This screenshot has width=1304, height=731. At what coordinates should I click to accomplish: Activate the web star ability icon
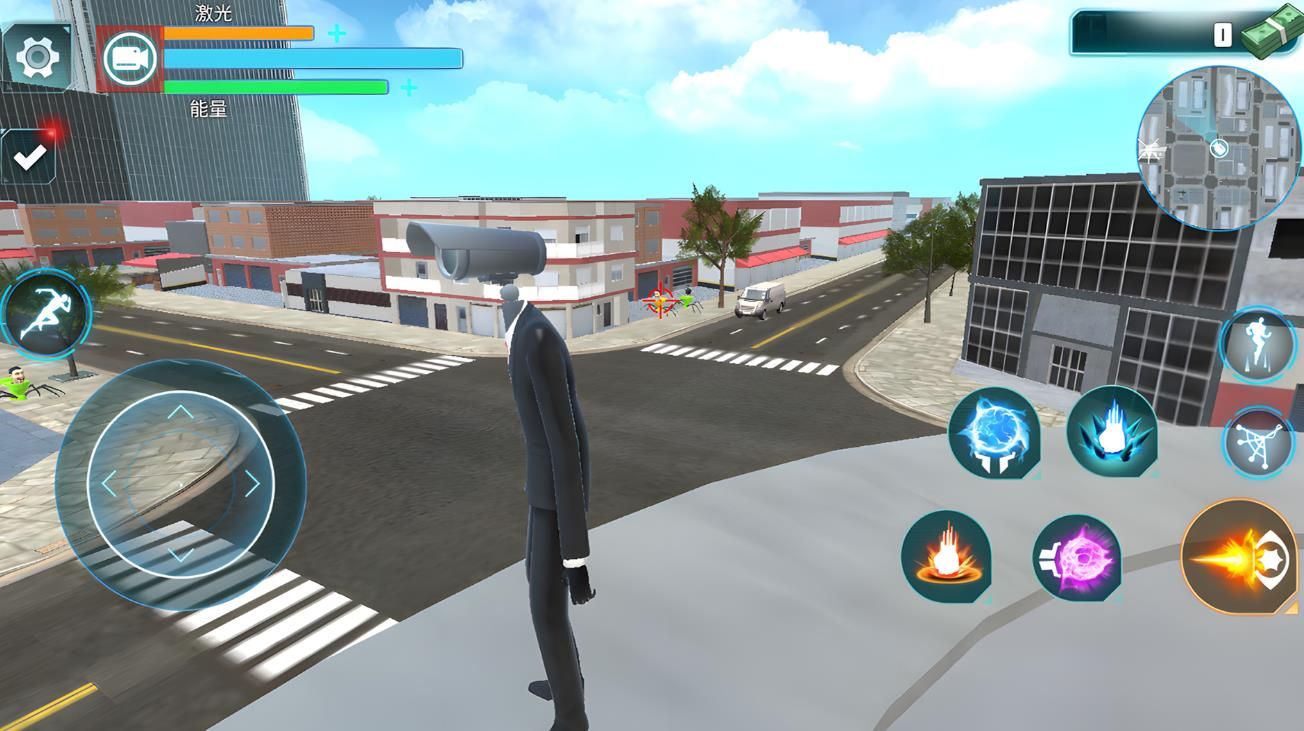pos(1258,441)
